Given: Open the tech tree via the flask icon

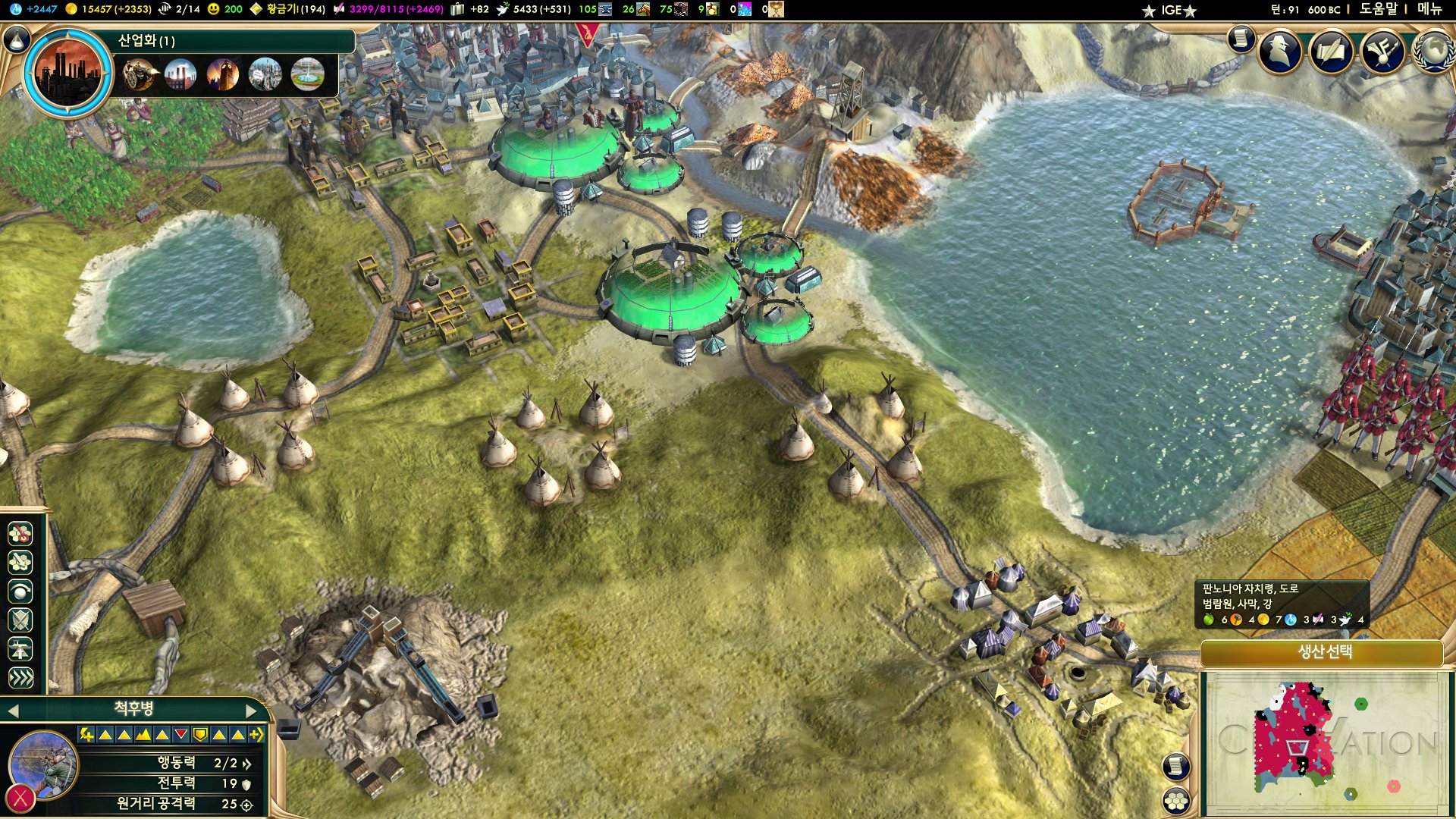Looking at the screenshot, I should (x=16, y=39).
